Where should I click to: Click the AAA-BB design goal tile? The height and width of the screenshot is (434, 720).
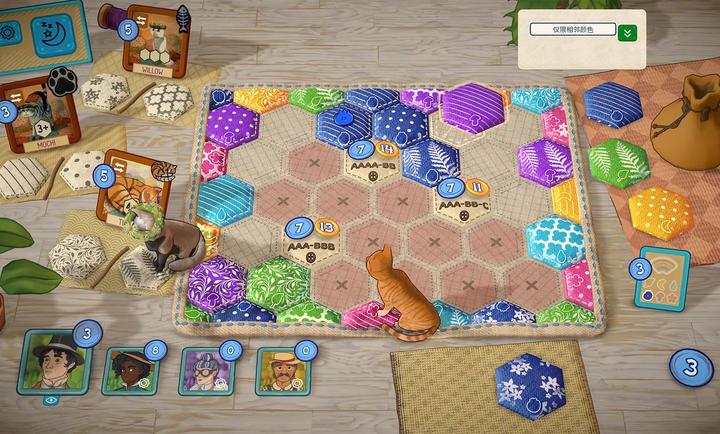[371, 161]
